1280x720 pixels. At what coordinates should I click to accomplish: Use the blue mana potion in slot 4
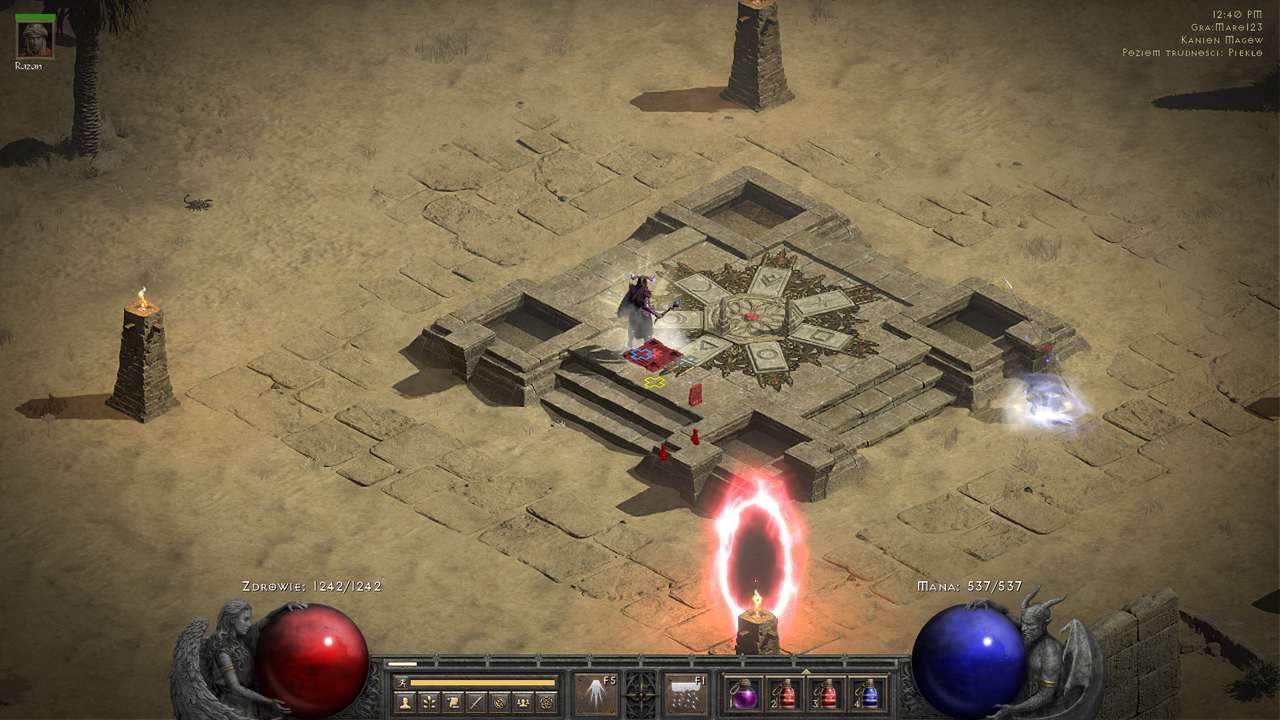(x=869, y=695)
